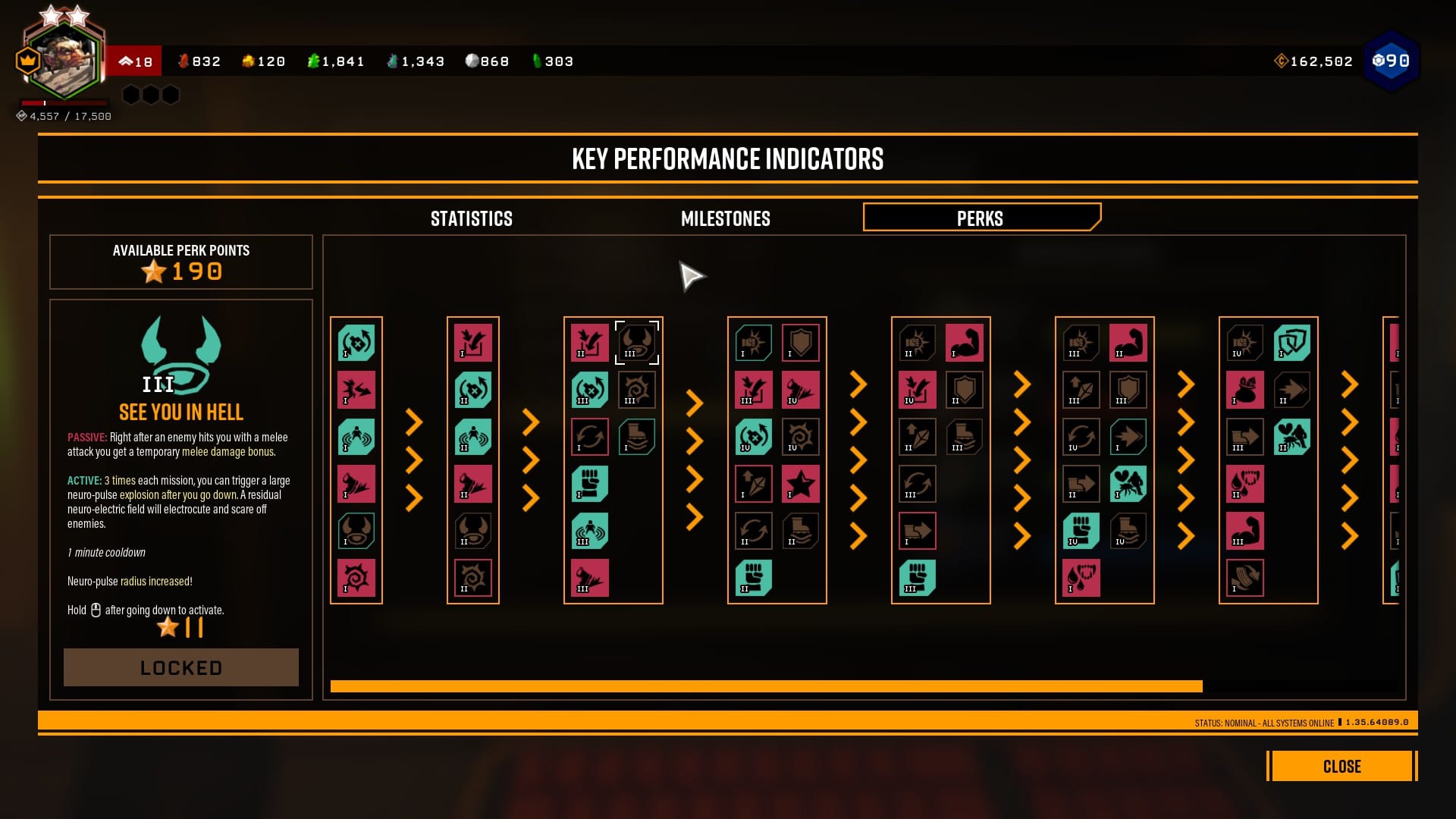This screenshot has height=819, width=1456.
Task: Click the dwarf character portrait
Action: pos(65,61)
